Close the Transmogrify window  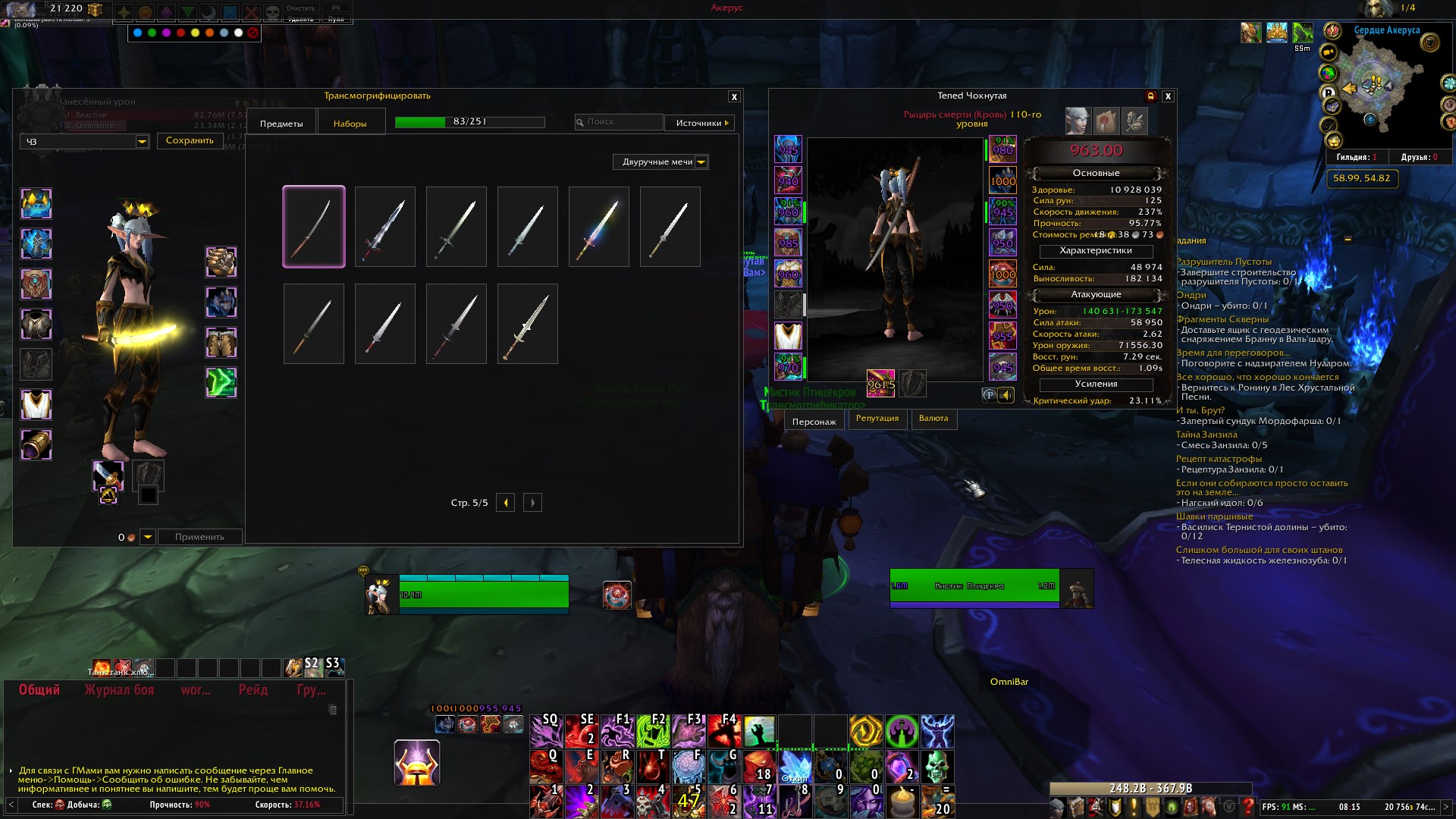point(733,97)
